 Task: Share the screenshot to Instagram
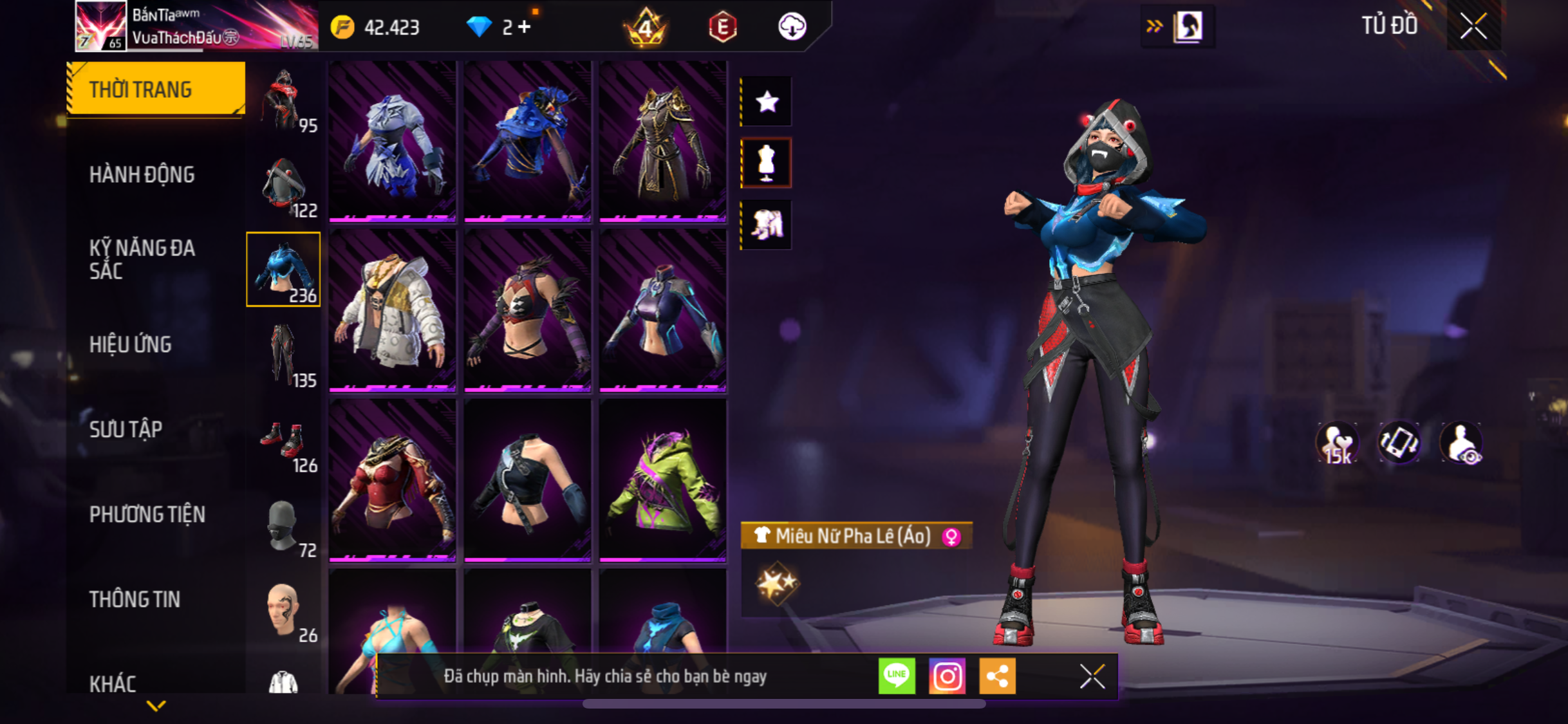947,676
